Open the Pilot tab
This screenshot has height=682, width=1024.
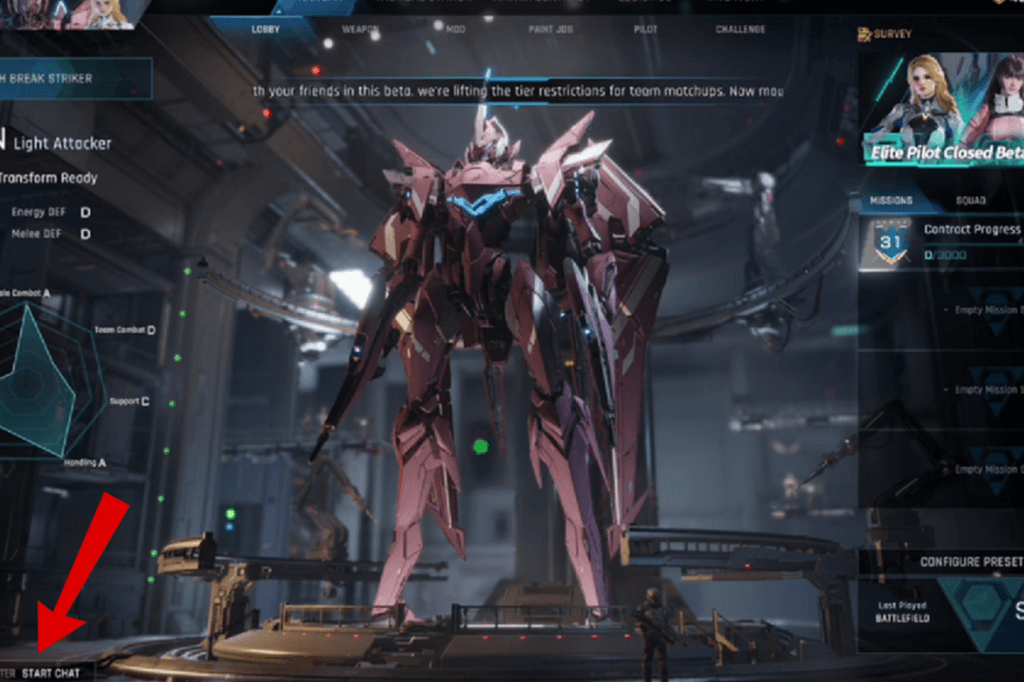pos(646,30)
